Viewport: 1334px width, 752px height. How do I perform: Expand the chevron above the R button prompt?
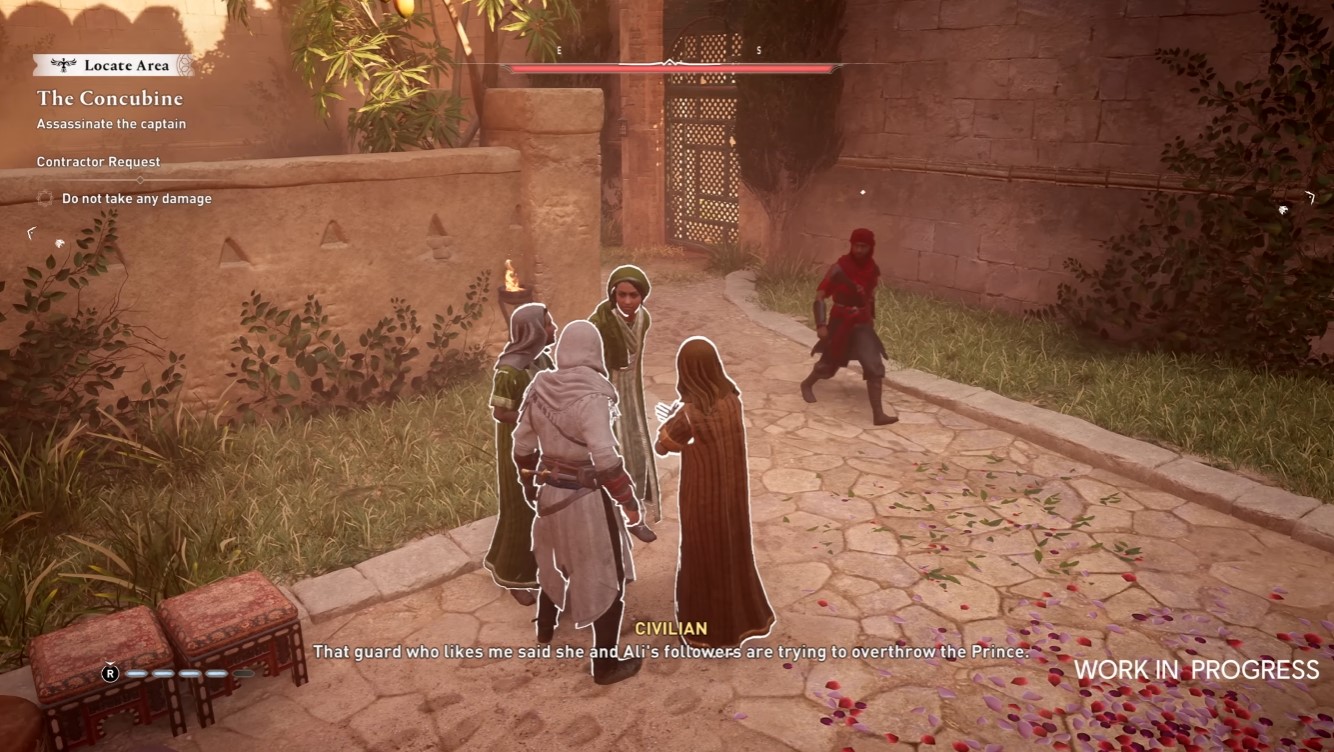tap(110, 663)
